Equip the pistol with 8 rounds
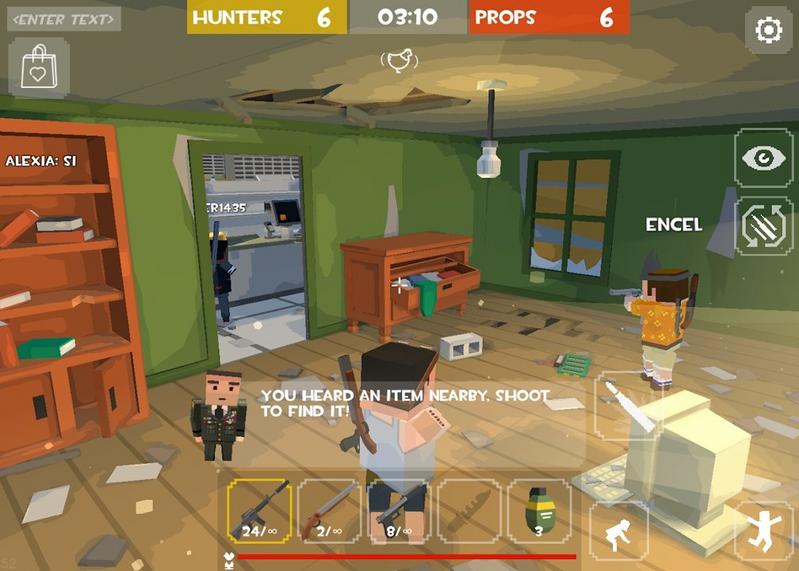This screenshot has height=571, width=799. coord(399,510)
